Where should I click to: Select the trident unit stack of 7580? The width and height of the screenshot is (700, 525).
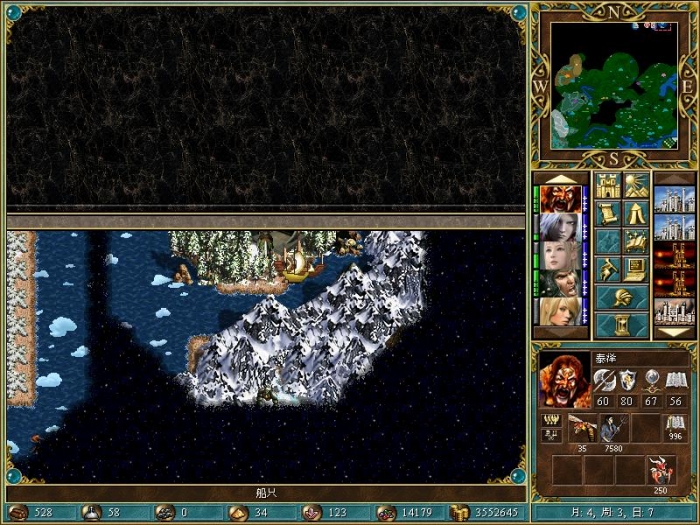click(612, 427)
